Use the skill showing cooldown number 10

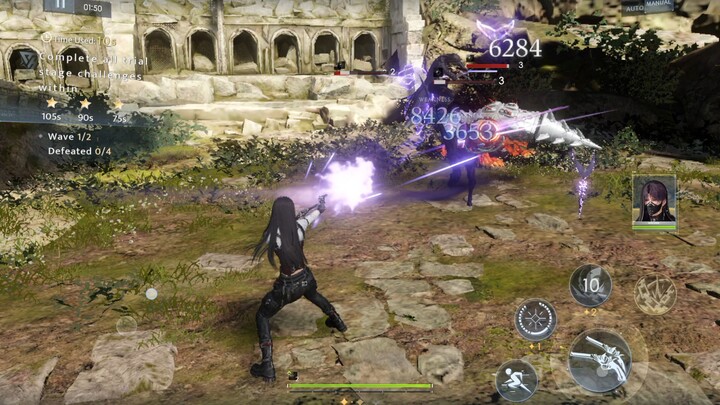tap(590, 285)
